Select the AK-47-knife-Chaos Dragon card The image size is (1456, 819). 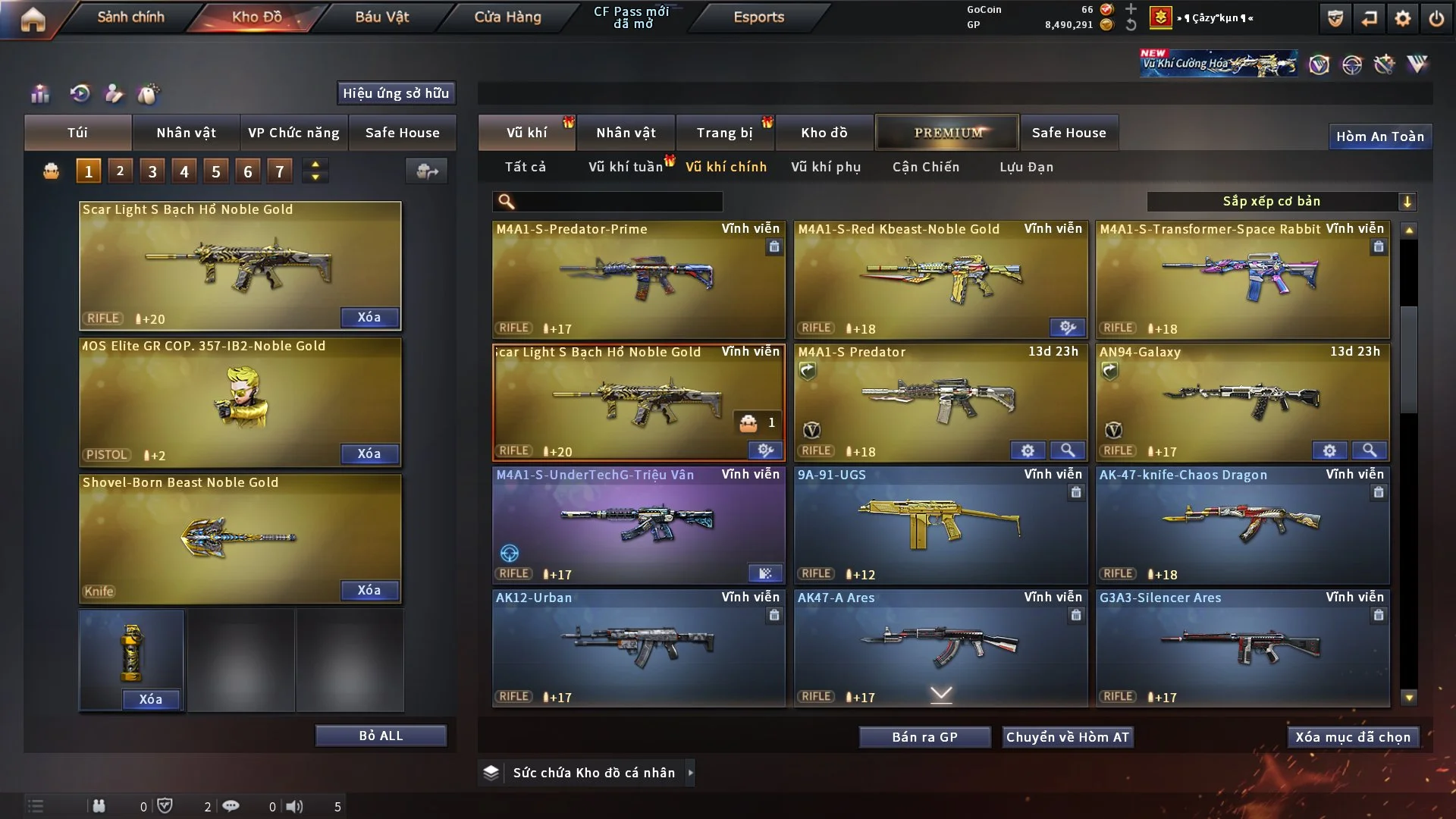[1242, 525]
